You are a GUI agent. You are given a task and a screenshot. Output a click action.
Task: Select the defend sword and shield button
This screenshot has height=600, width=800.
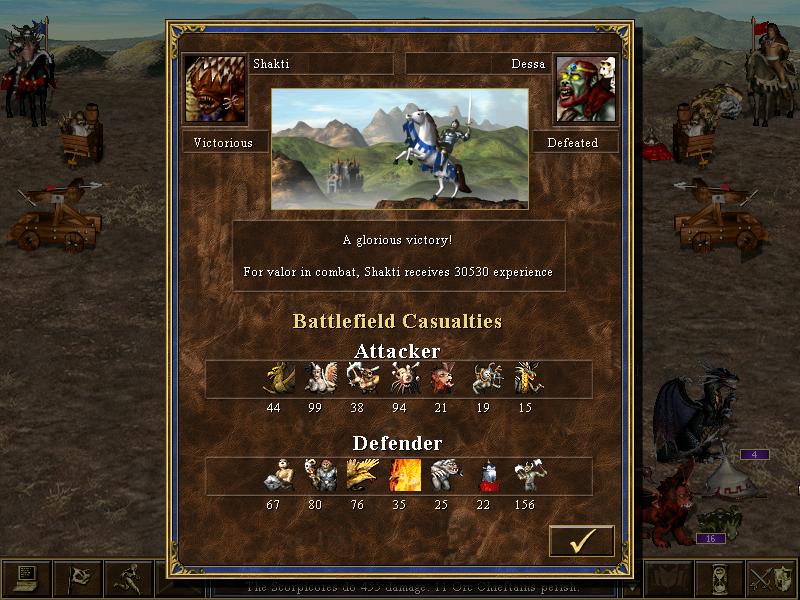(x=773, y=580)
